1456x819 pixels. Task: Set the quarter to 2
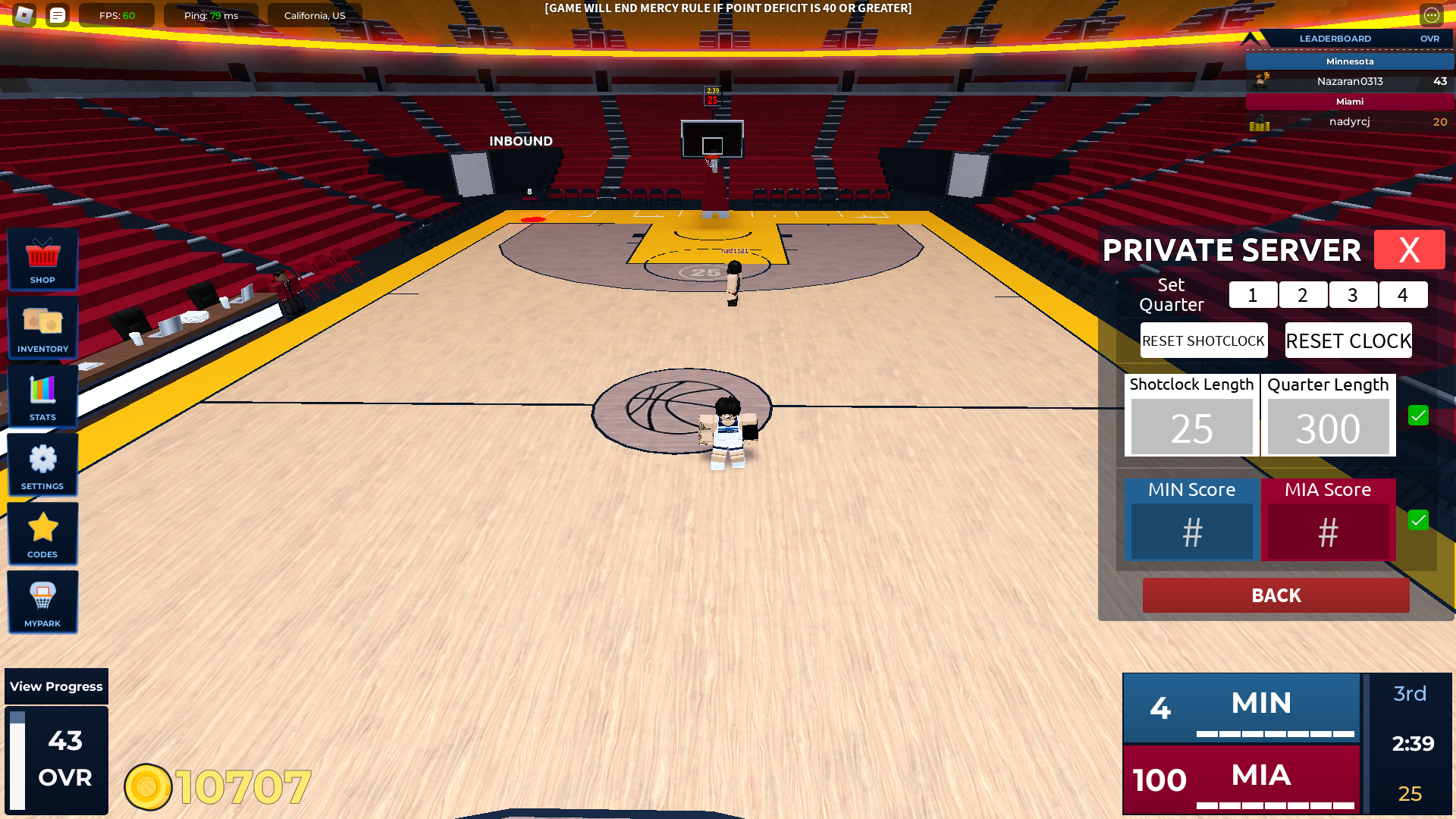1303,295
